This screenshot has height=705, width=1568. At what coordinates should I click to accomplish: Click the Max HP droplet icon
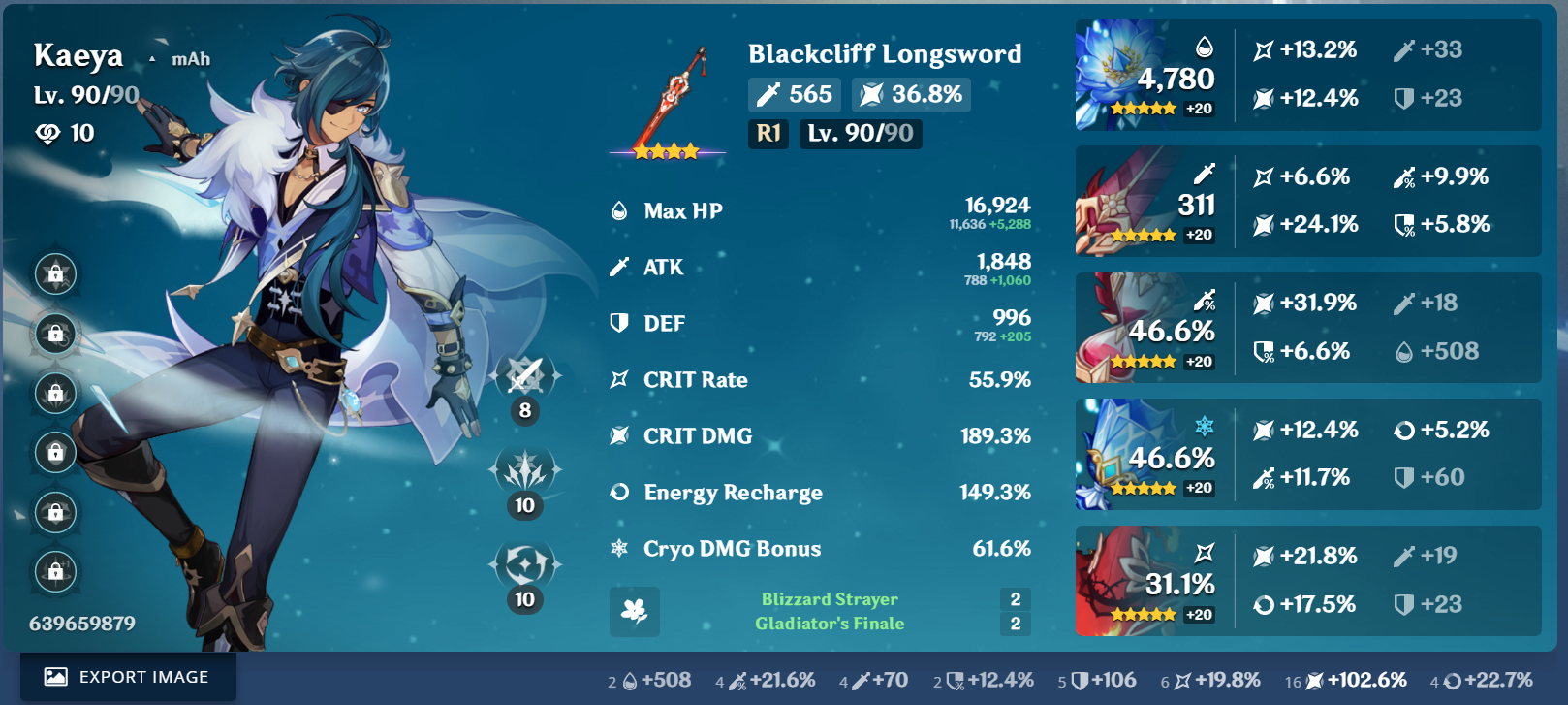(618, 209)
